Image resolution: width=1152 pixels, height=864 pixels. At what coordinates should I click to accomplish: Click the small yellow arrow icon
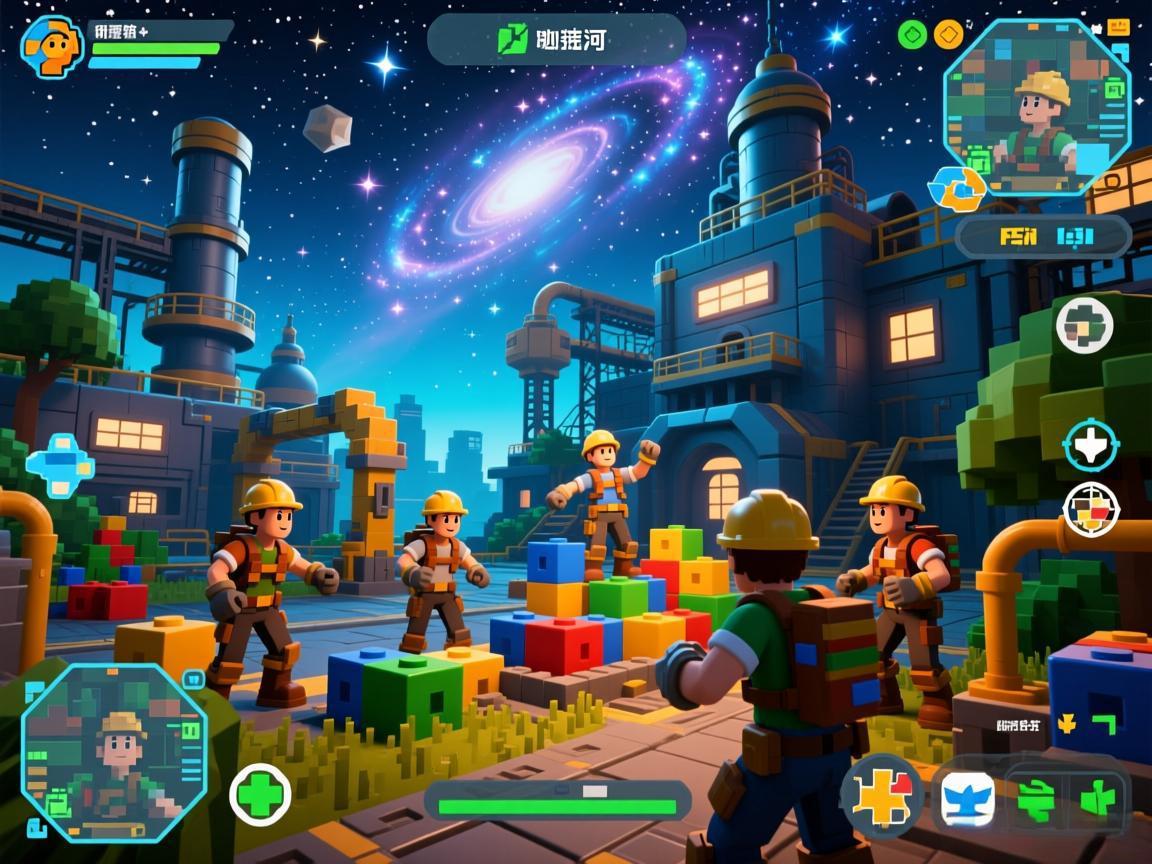coord(1067,723)
